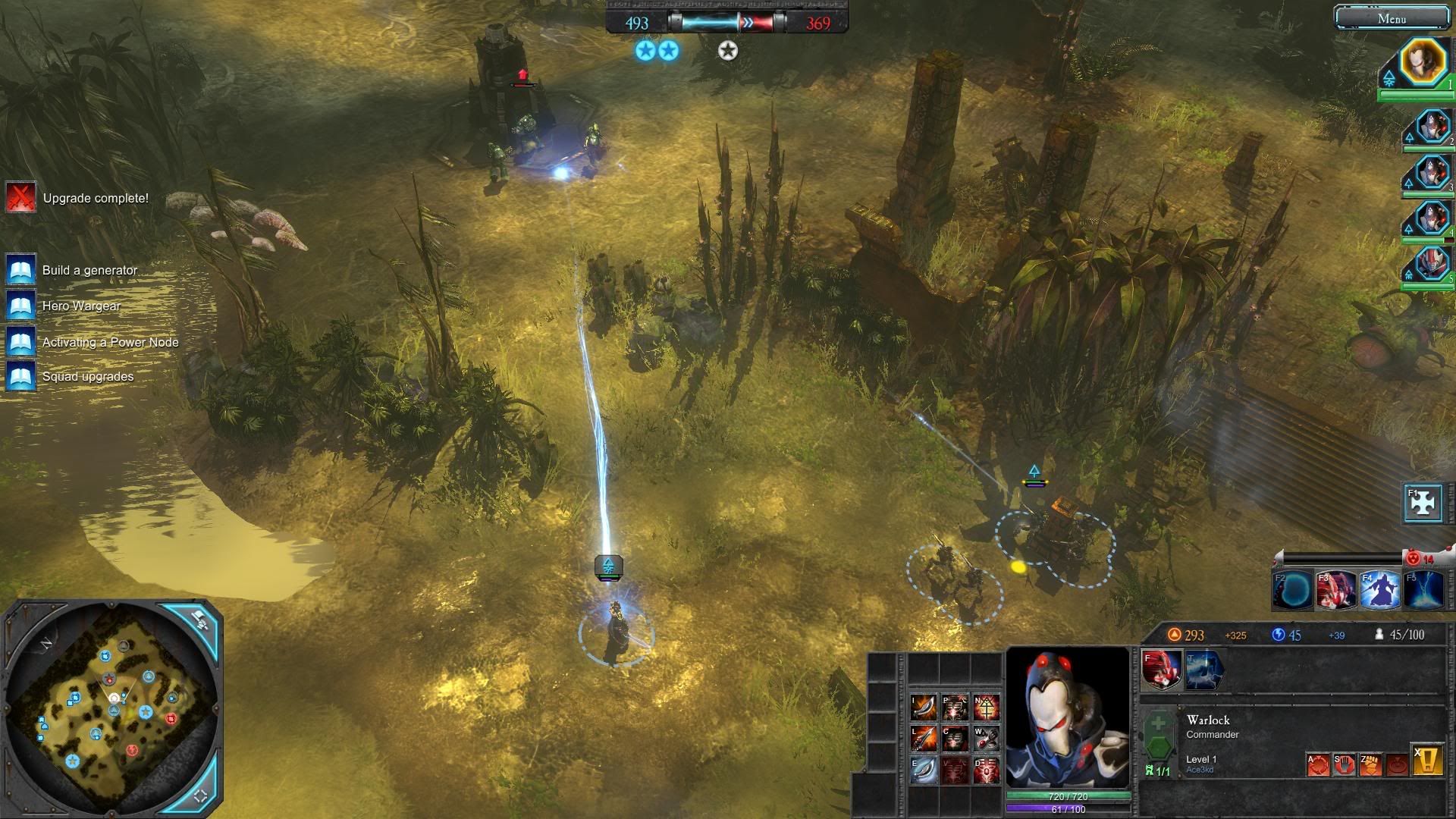Image resolution: width=1456 pixels, height=819 pixels.
Task: Activate the F2 blue sphere global ability
Action: pos(1292,591)
